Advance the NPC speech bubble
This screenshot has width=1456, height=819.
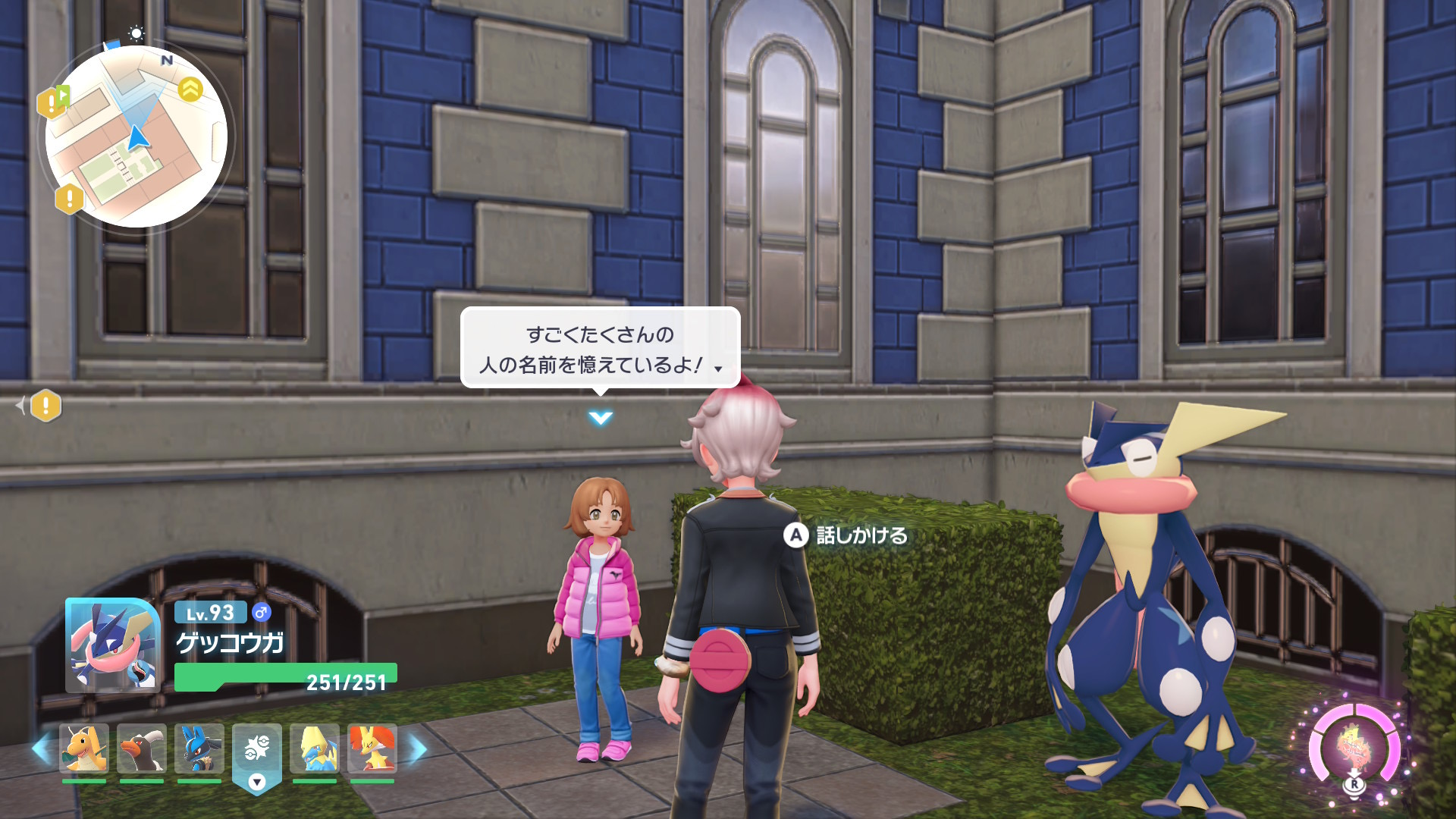tap(600, 349)
